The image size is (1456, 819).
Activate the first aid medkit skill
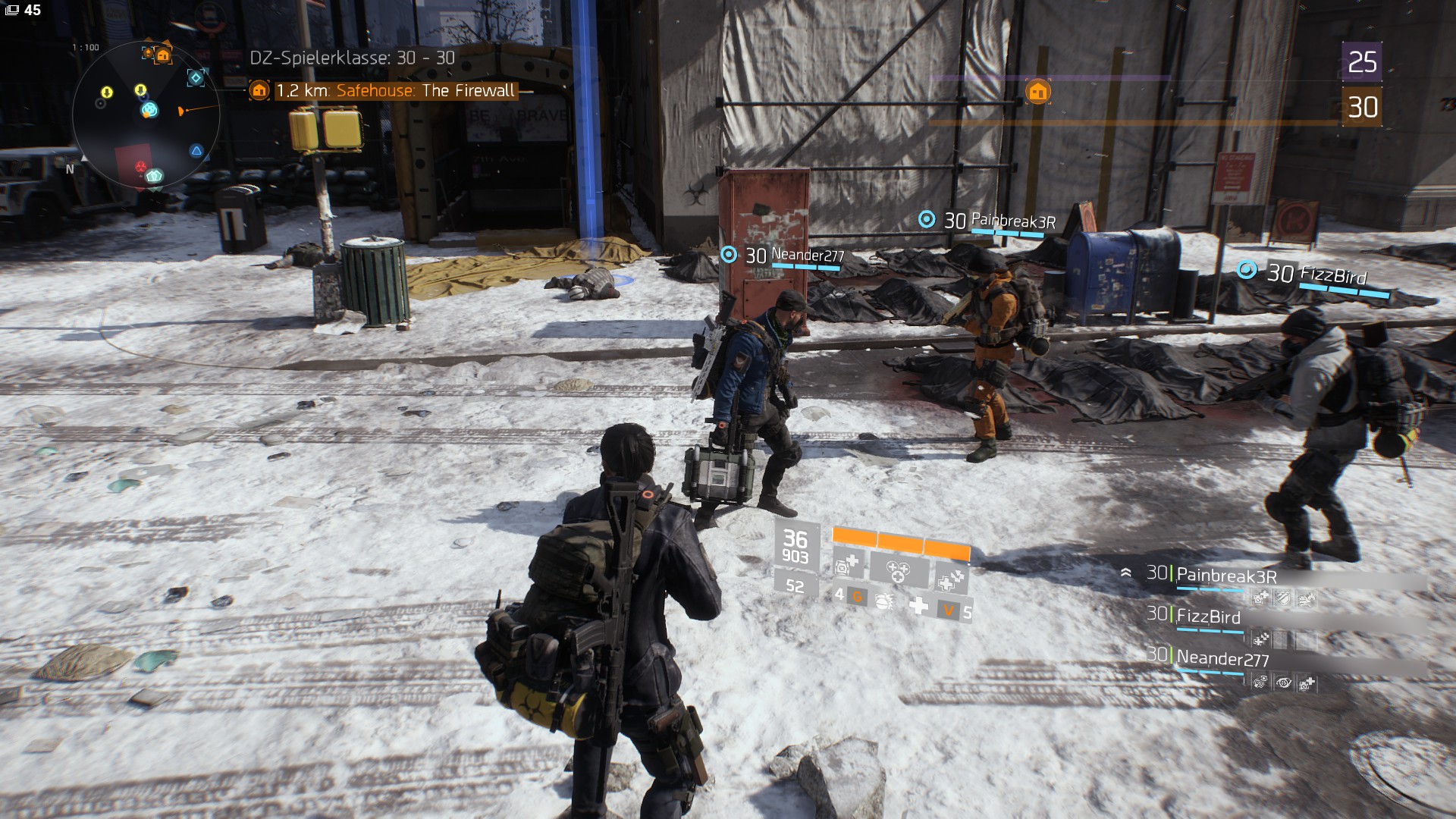pyautogui.click(x=846, y=565)
